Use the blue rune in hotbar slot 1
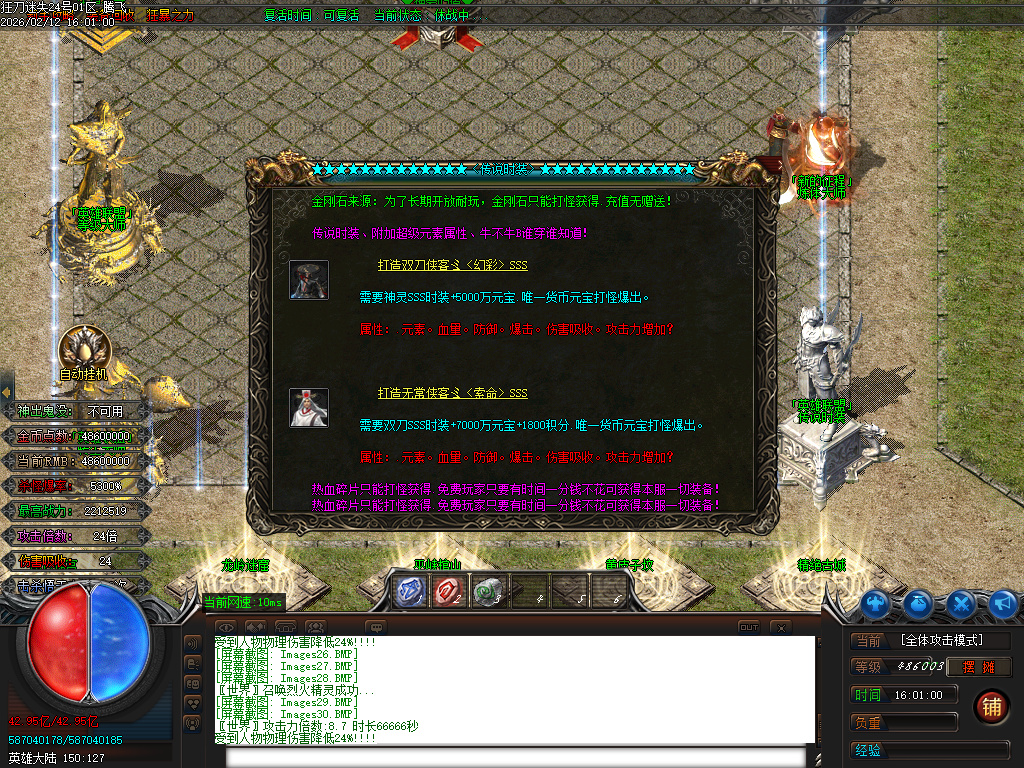Image resolution: width=1024 pixels, height=768 pixels. coord(408,591)
